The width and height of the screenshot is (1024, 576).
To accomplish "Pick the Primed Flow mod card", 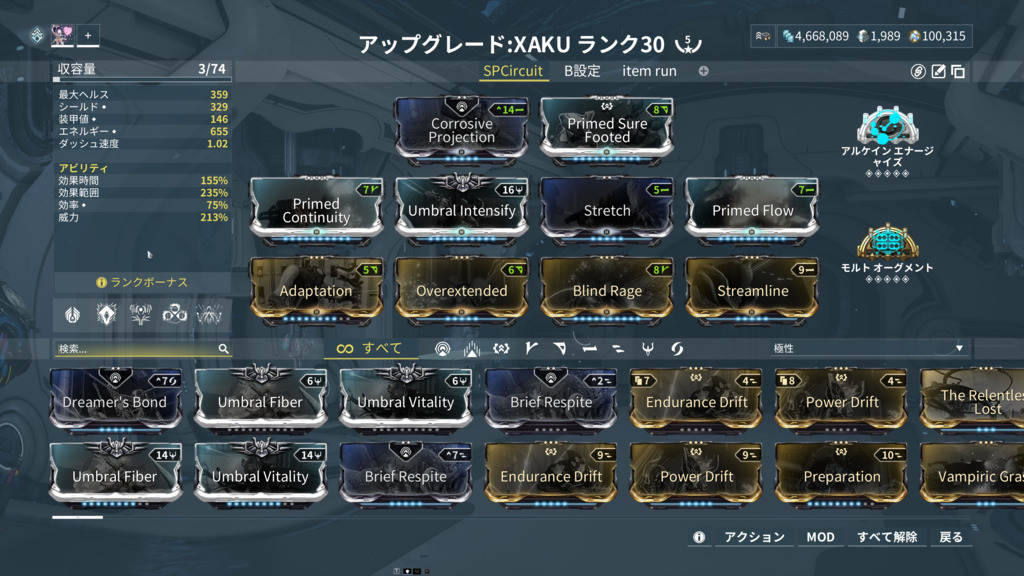I will pyautogui.click(x=752, y=210).
